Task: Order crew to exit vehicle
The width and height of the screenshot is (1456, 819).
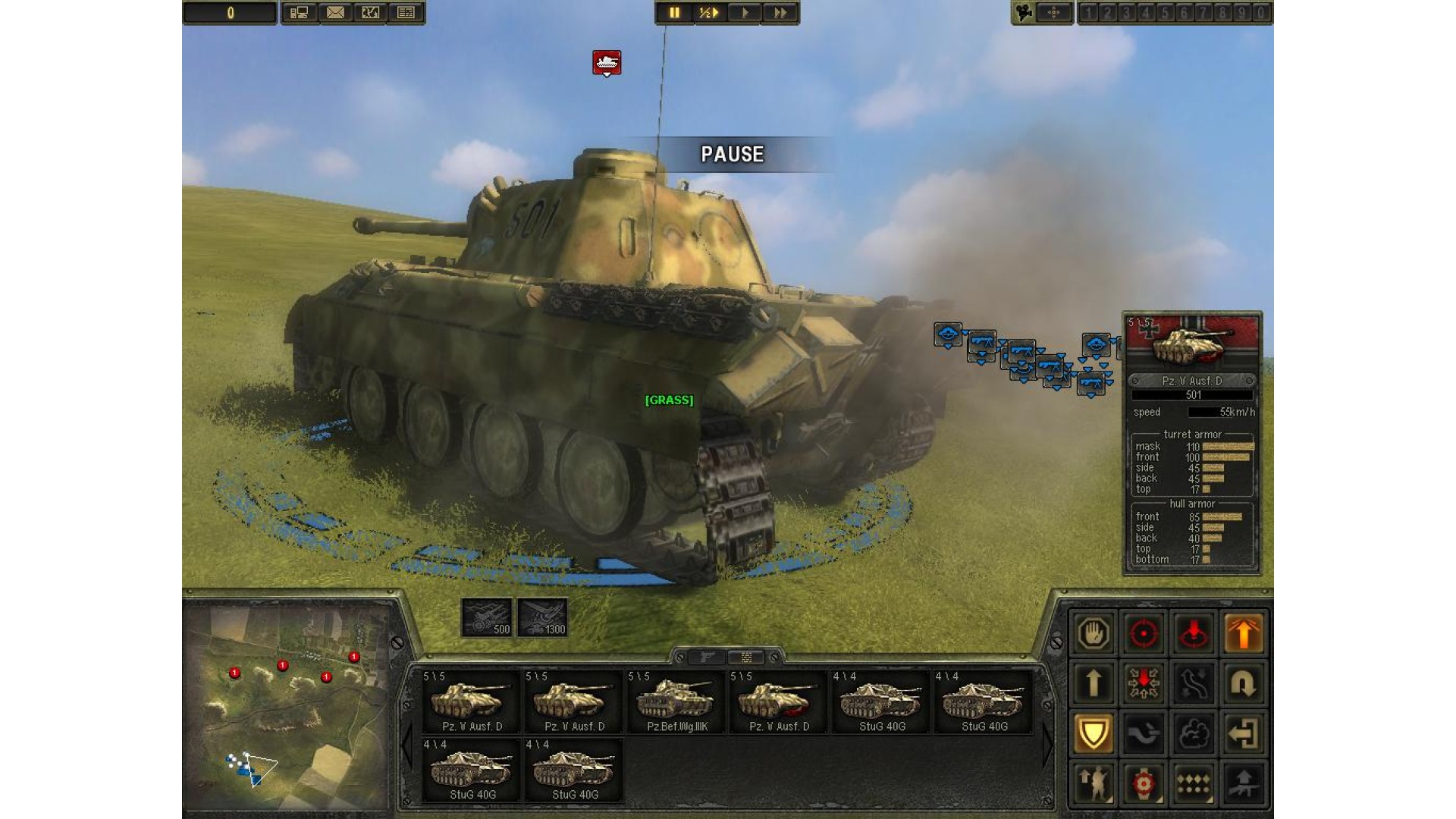Action: (x=1243, y=733)
